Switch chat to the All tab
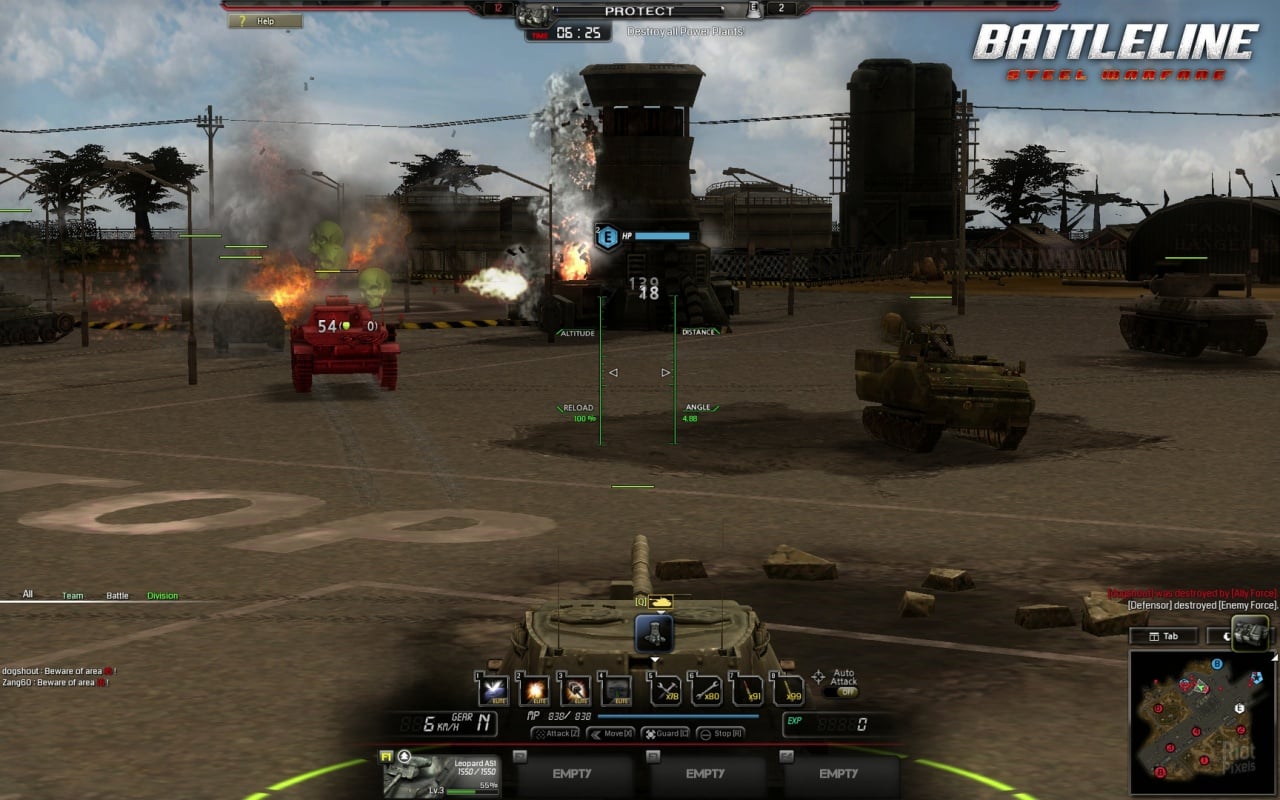Viewport: 1280px width, 800px height. pyautogui.click(x=28, y=595)
